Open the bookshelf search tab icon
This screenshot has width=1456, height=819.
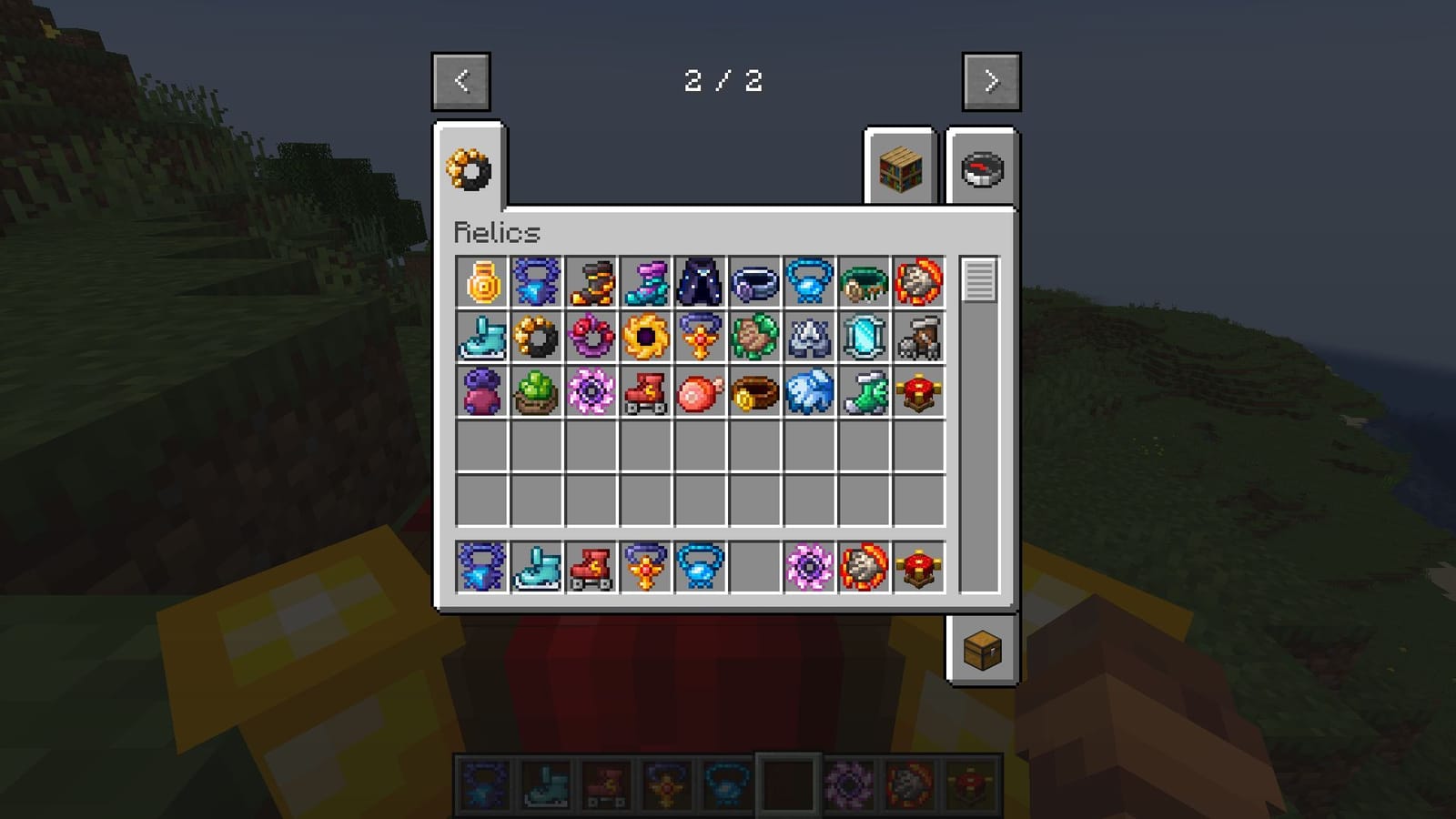(x=898, y=169)
